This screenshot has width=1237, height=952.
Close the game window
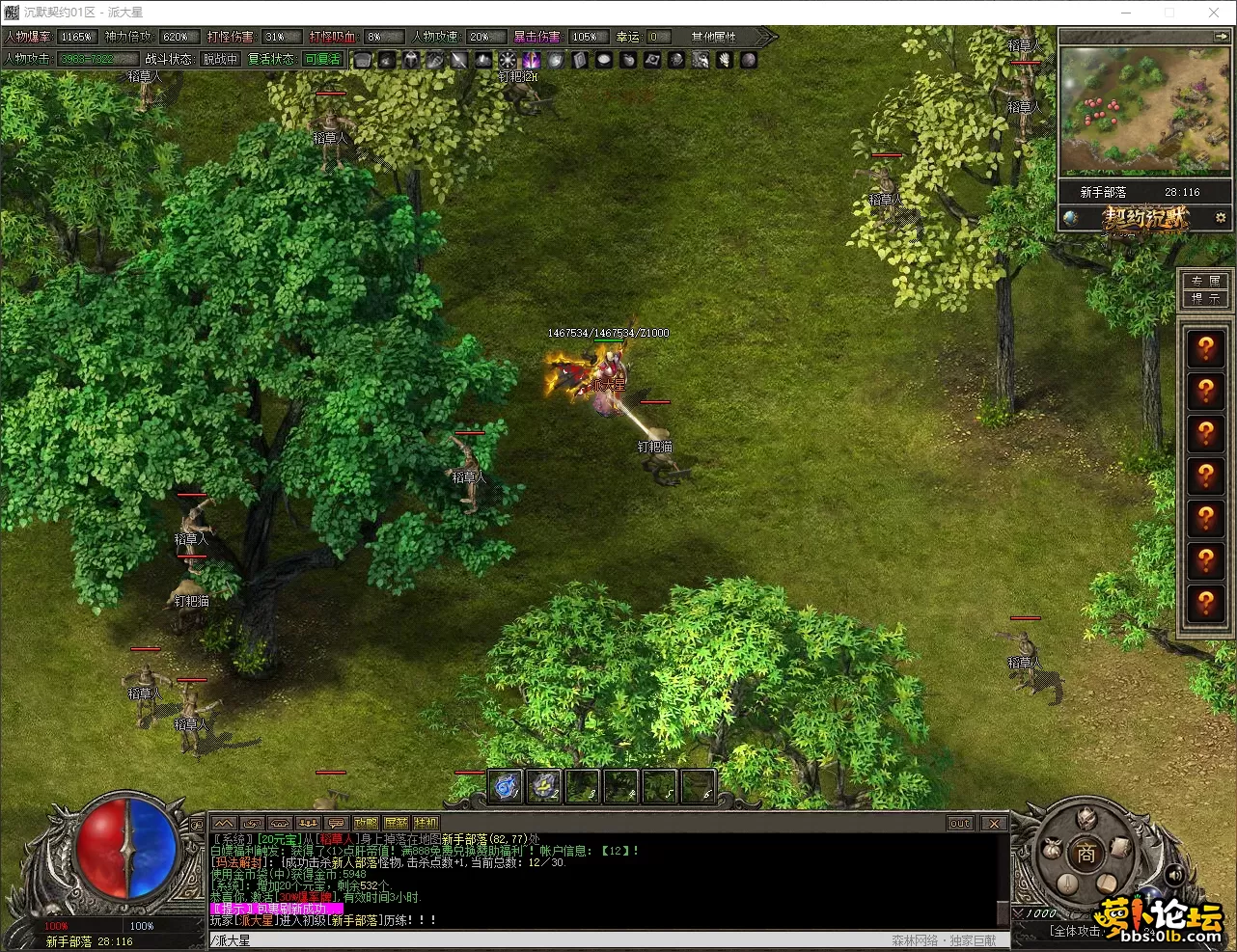(x=1214, y=13)
